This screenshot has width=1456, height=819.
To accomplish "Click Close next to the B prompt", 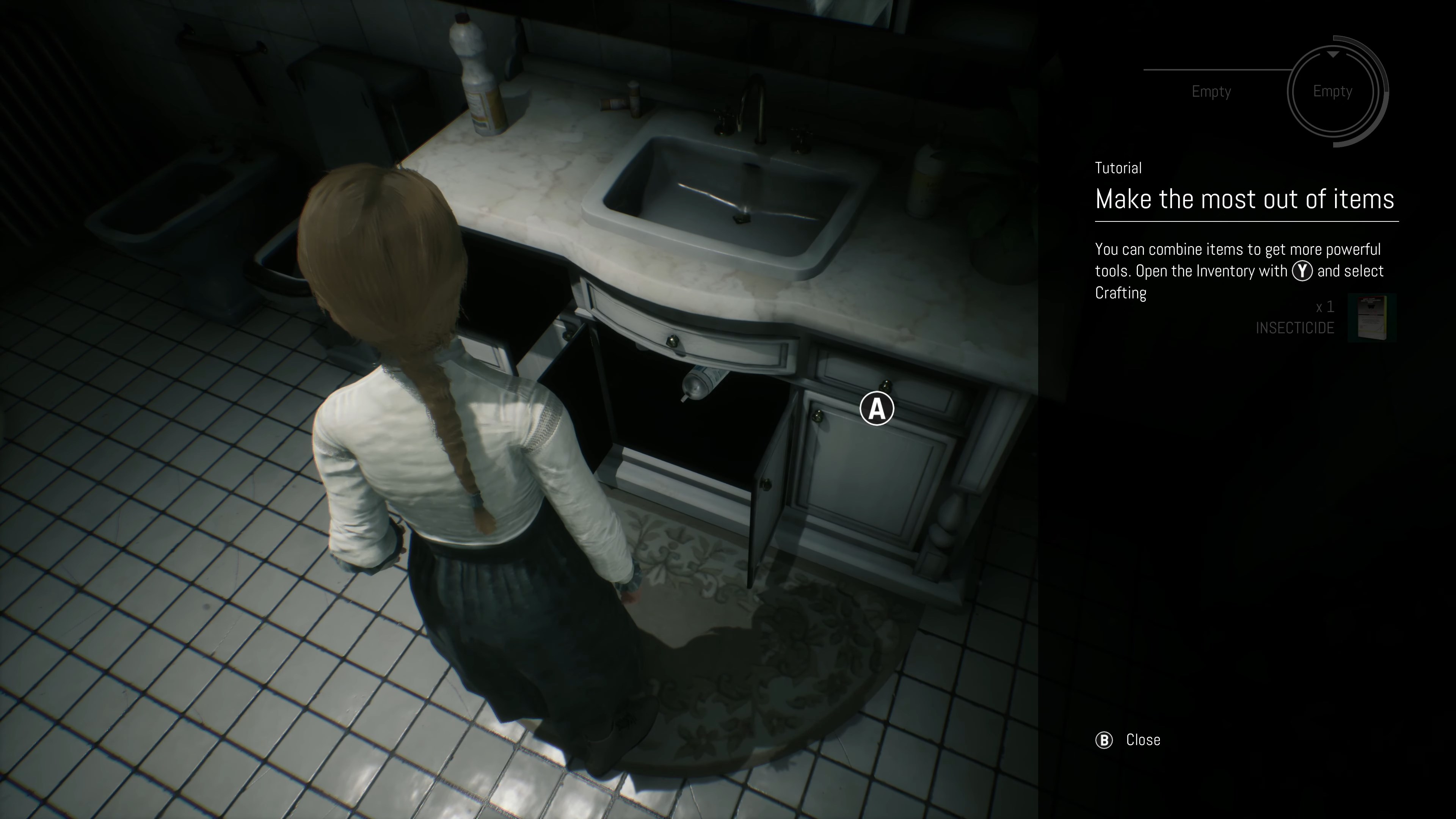I will coord(1144,739).
